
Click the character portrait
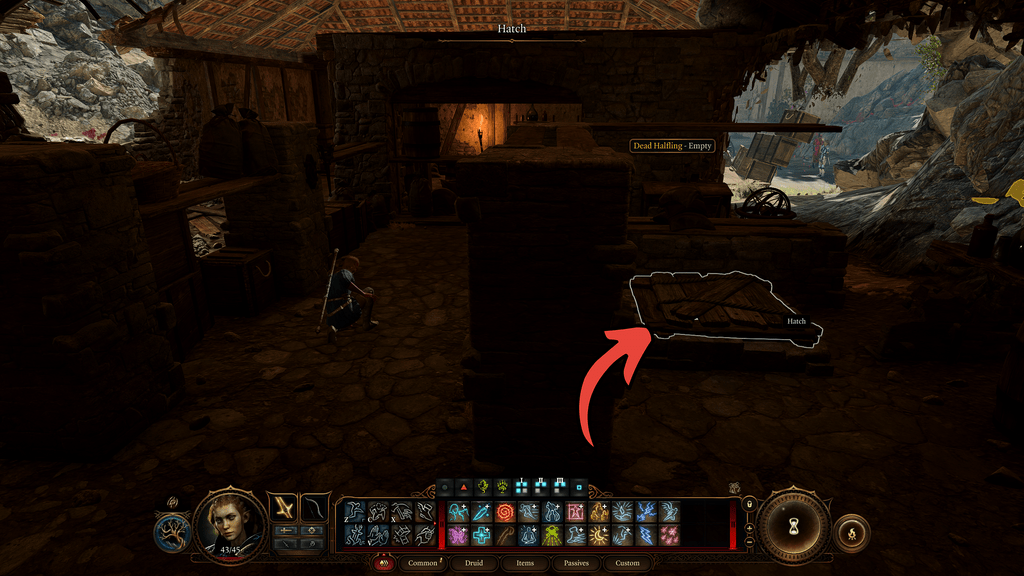click(x=231, y=521)
